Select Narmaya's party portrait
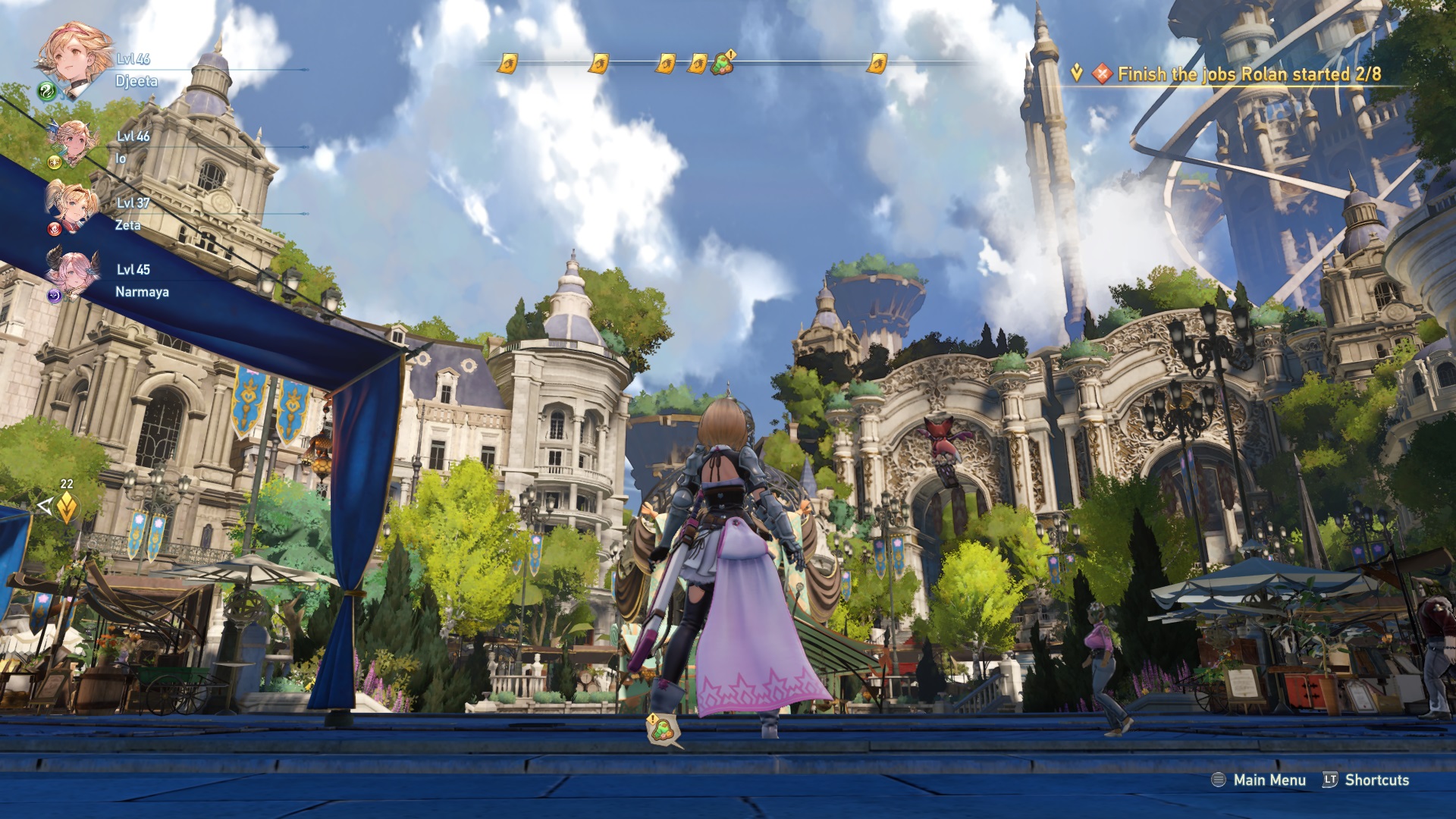The width and height of the screenshot is (1456, 819). click(x=74, y=273)
